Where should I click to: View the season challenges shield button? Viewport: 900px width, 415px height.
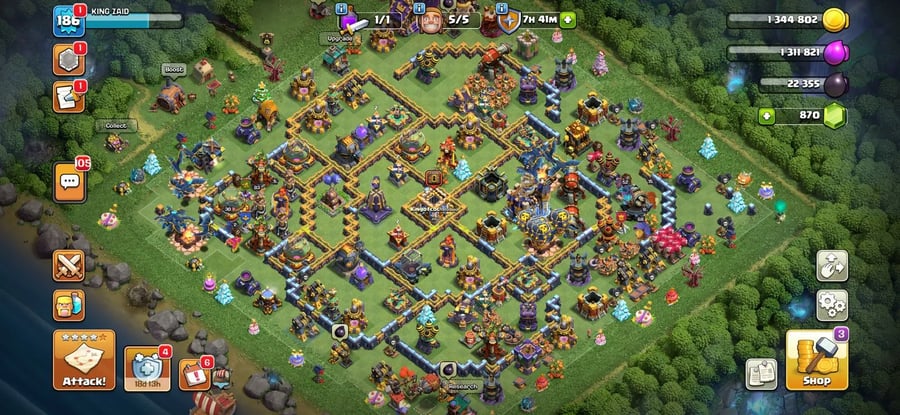tap(147, 369)
